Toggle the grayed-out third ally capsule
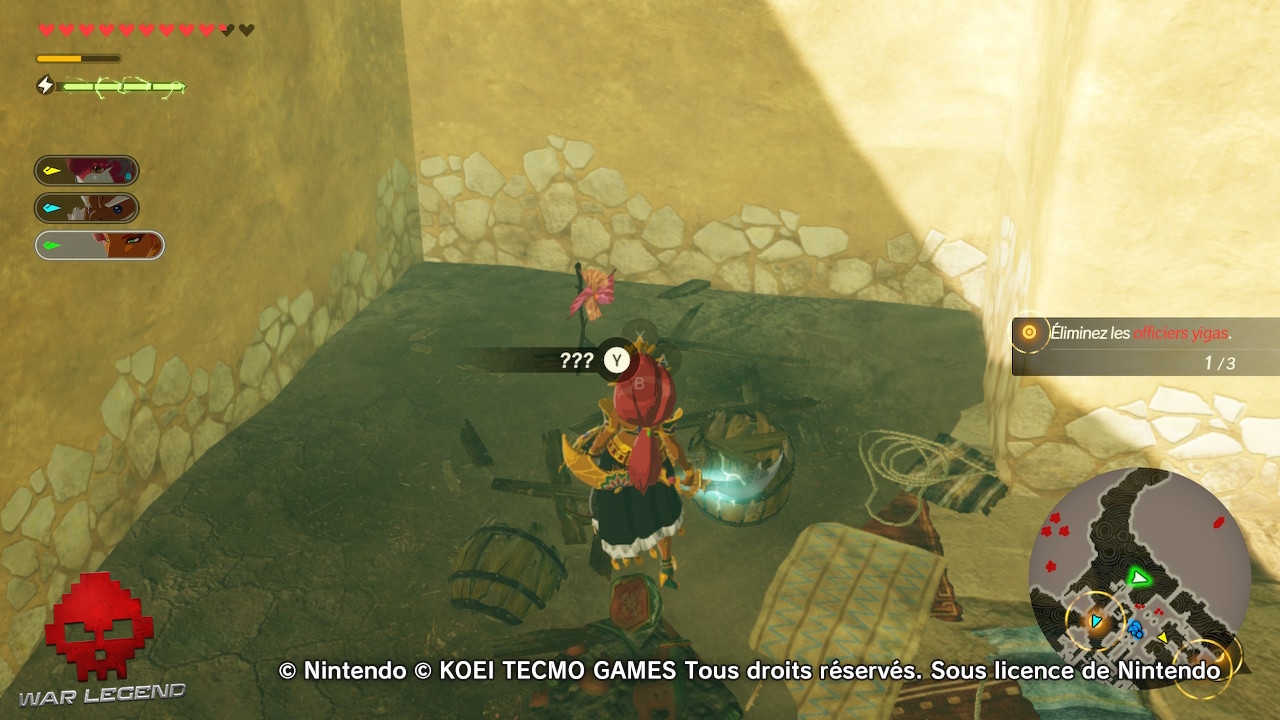 point(96,245)
